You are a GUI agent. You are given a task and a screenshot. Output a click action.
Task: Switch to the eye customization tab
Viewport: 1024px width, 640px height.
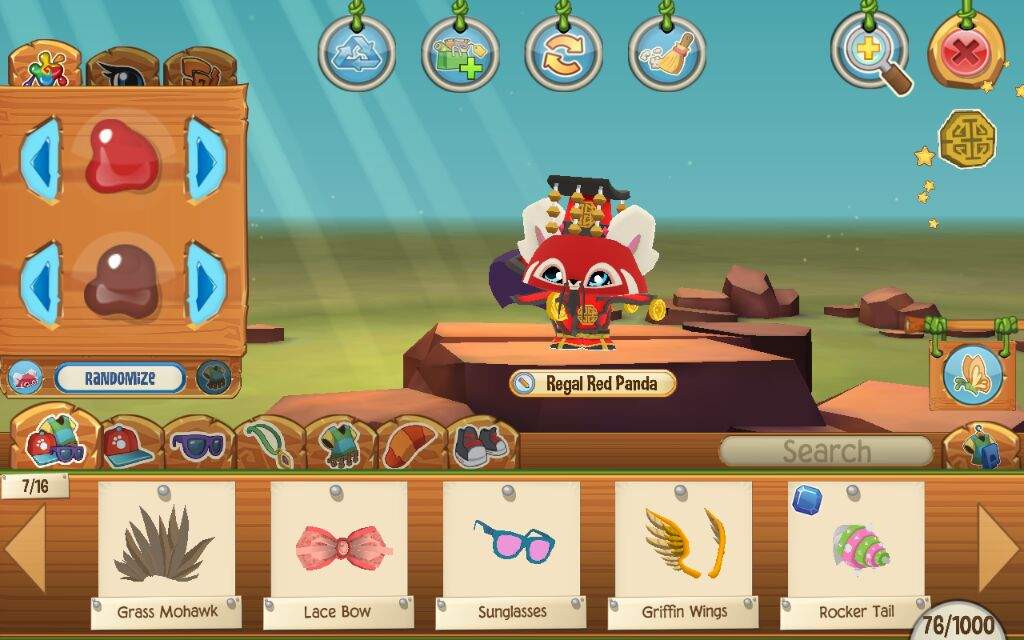tap(123, 70)
